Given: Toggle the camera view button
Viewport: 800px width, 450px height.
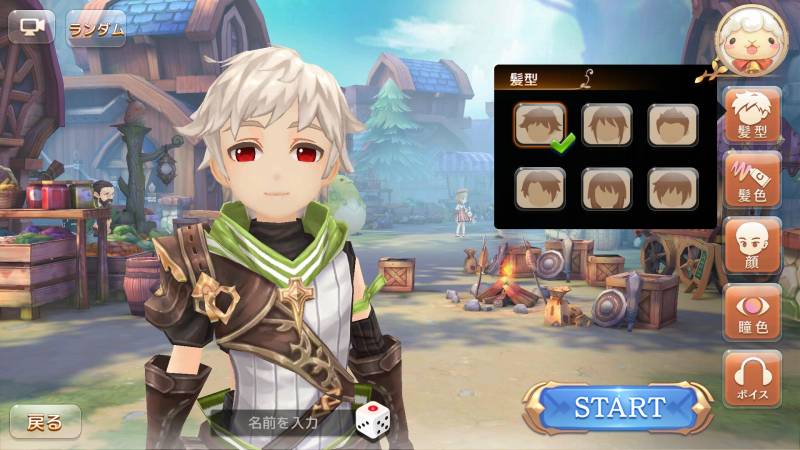Looking at the screenshot, I should pos(31,27).
